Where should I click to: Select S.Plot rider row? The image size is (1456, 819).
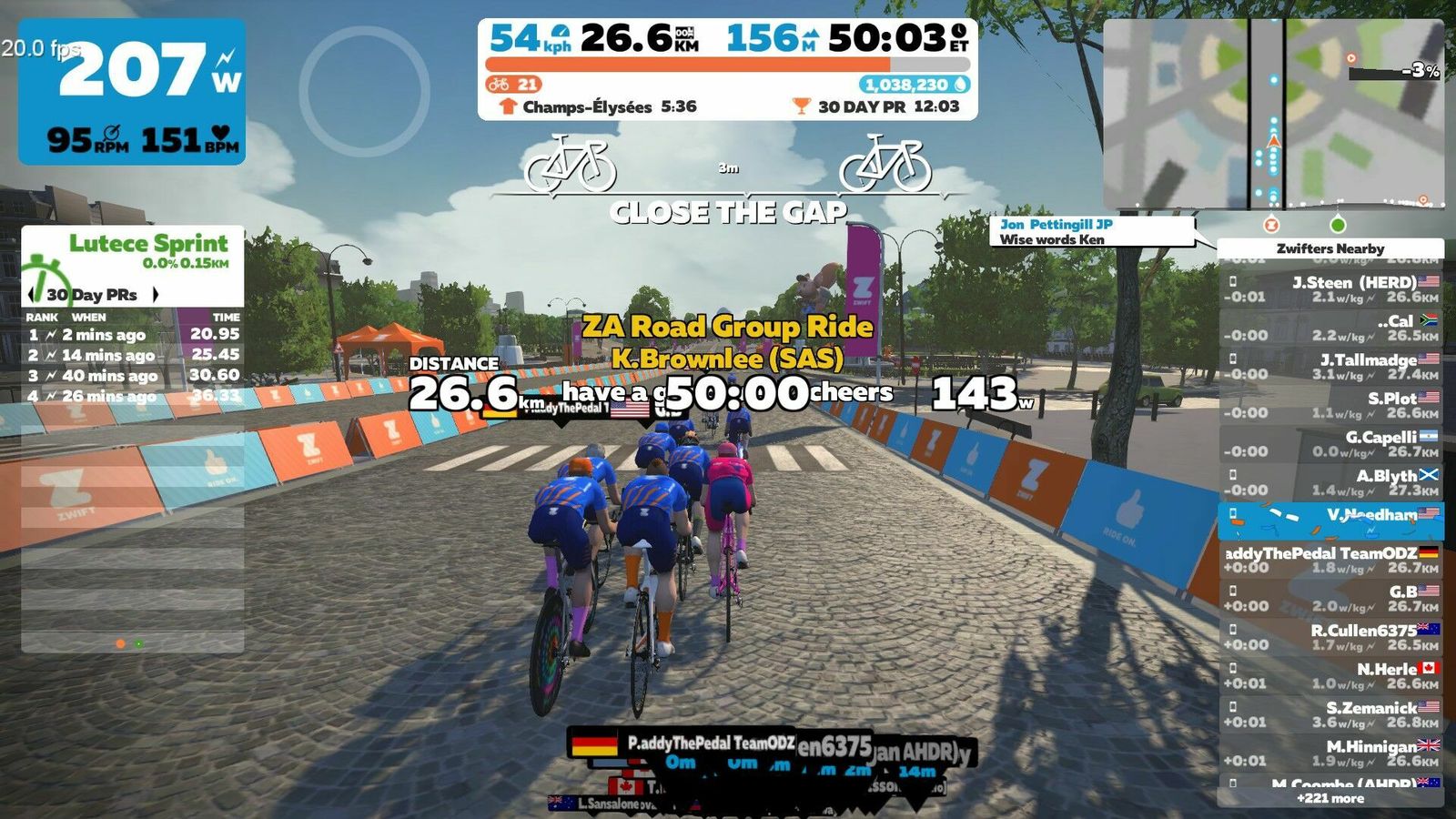click(1330, 405)
